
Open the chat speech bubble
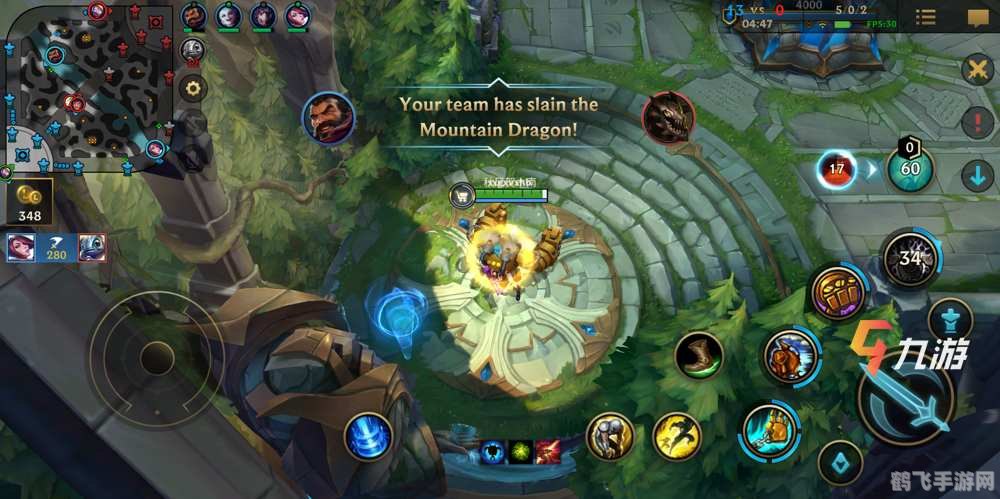click(976, 18)
